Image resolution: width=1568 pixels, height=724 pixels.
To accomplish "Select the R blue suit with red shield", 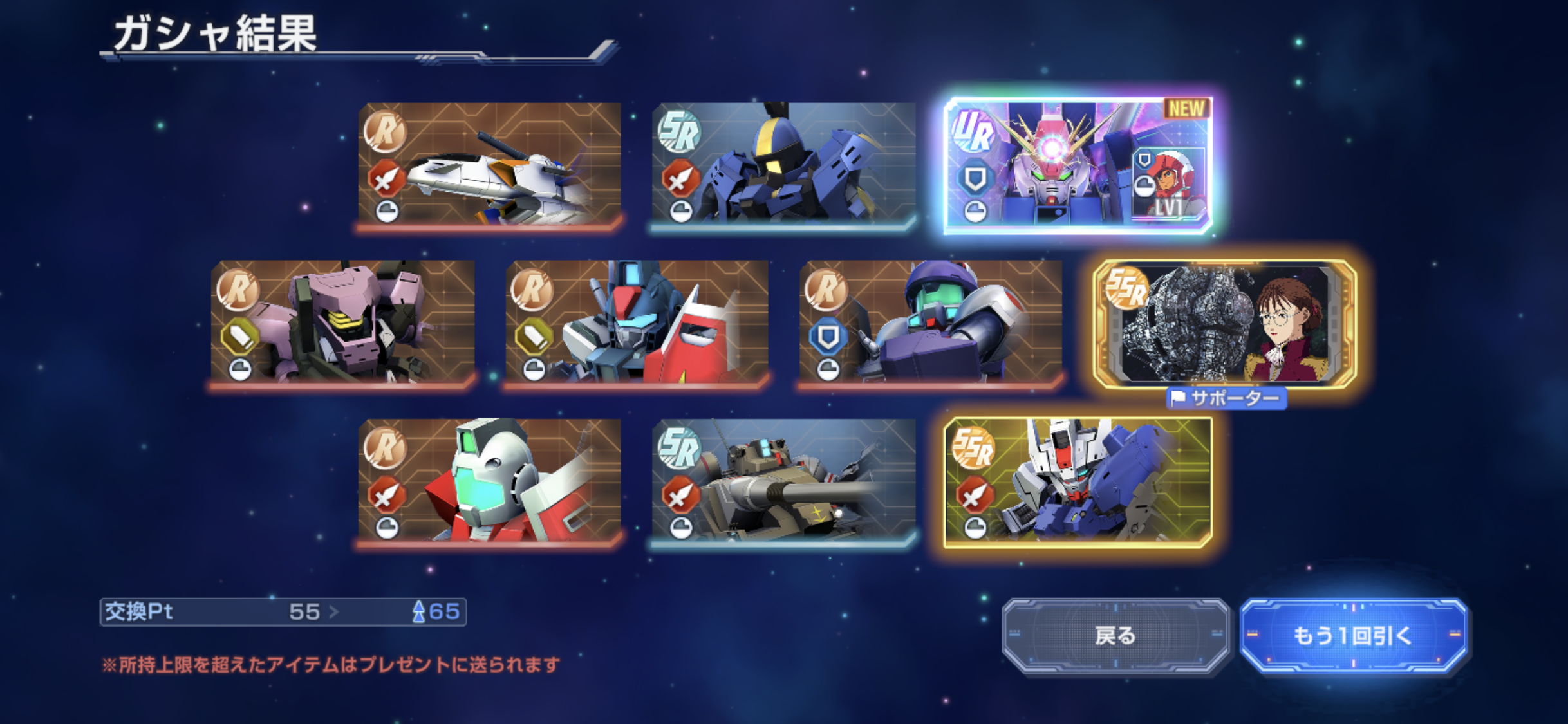I will pyautogui.click(x=637, y=323).
